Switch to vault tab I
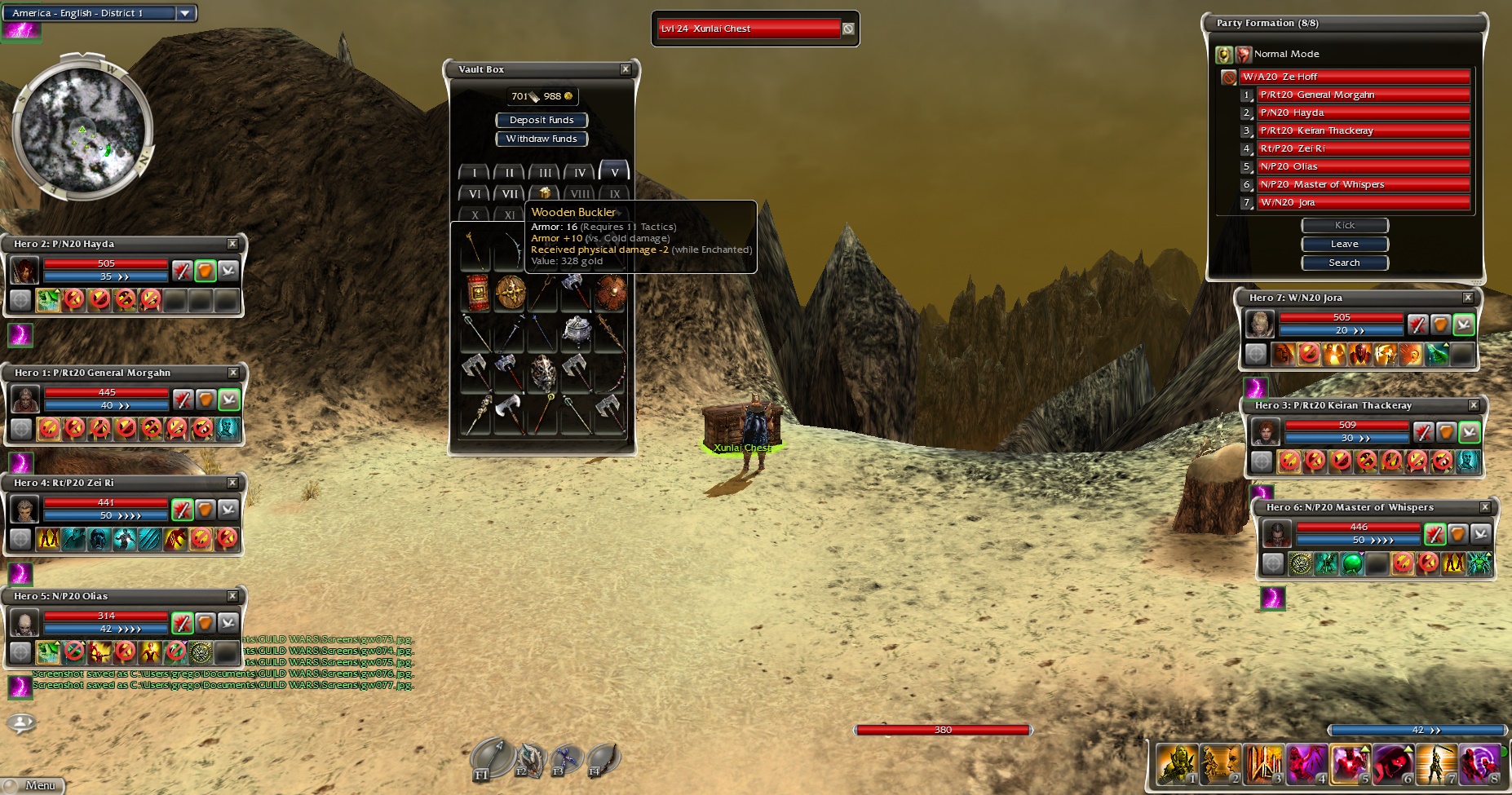Screen dimensions: 1512x795 474,173
